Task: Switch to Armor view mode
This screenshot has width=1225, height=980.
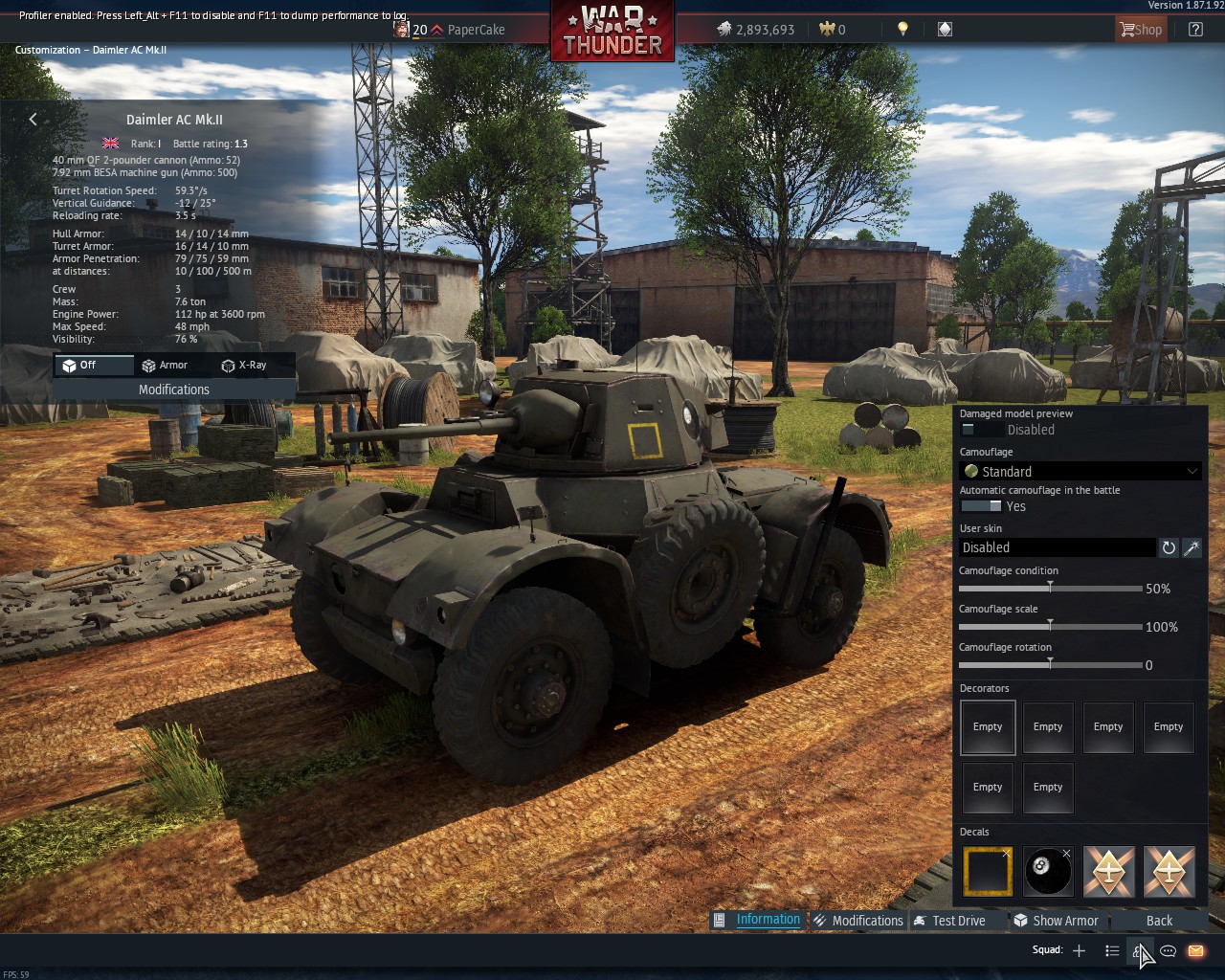Action: tap(165, 365)
